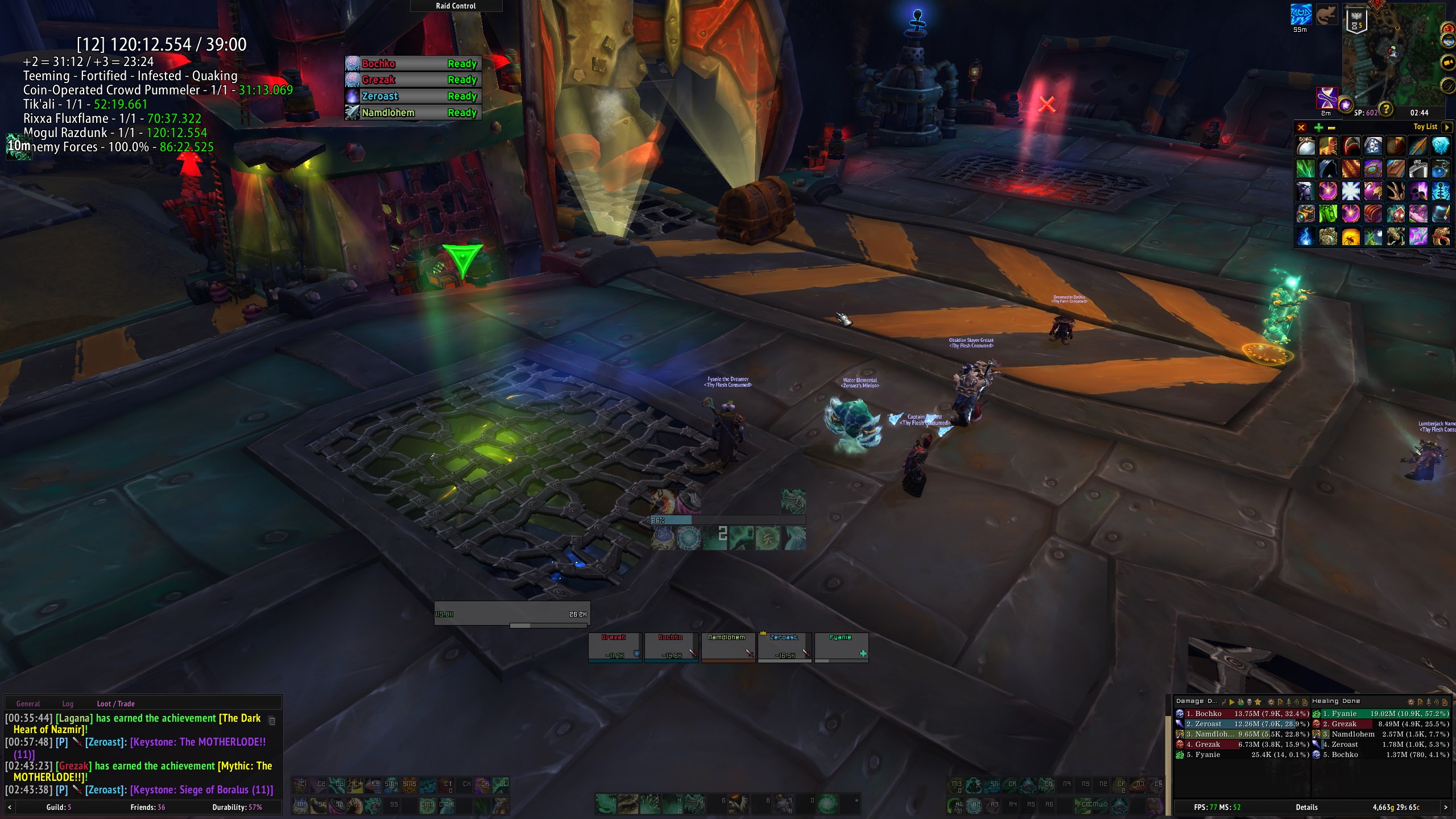Select Fyanie's party frame
1456x819 pixels.
[841, 647]
